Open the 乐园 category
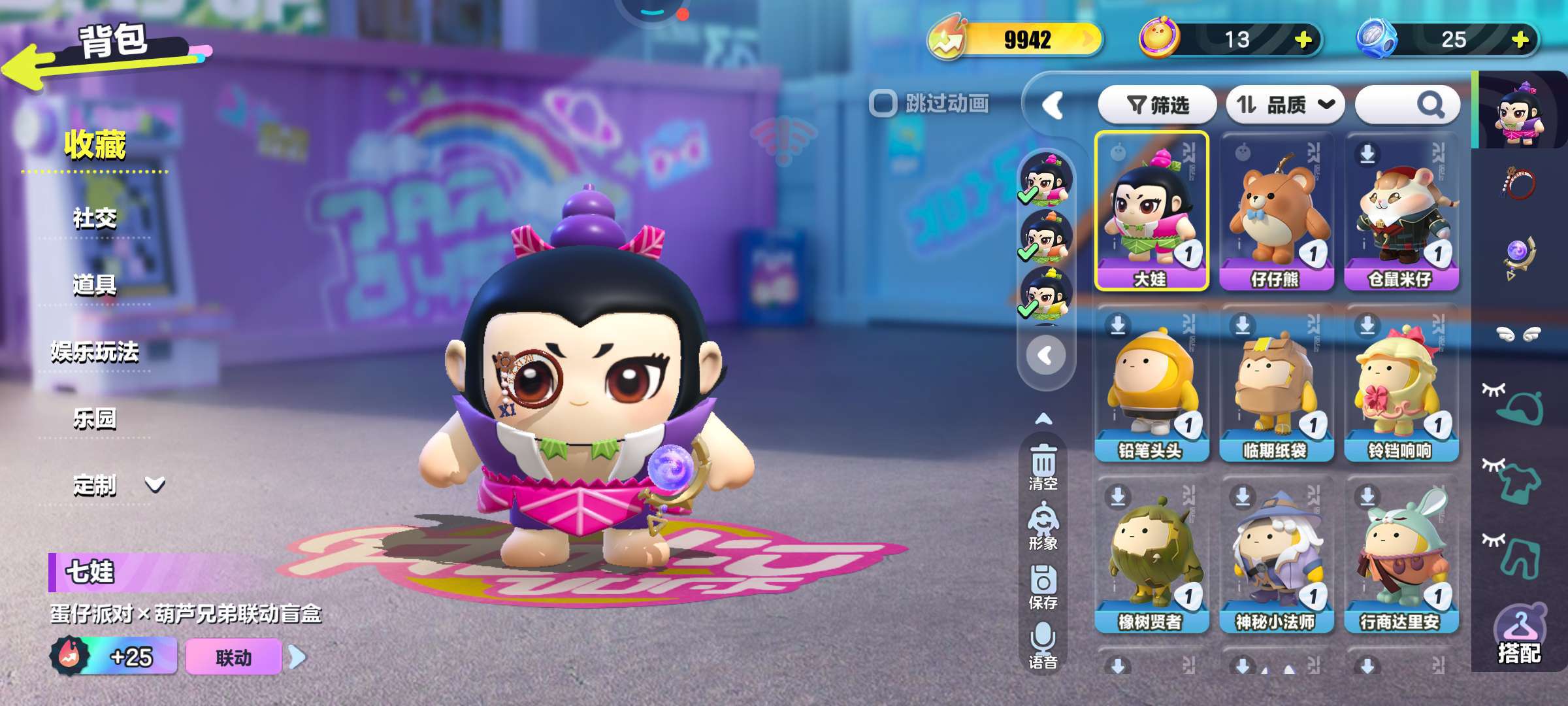1568x706 pixels. [95, 419]
